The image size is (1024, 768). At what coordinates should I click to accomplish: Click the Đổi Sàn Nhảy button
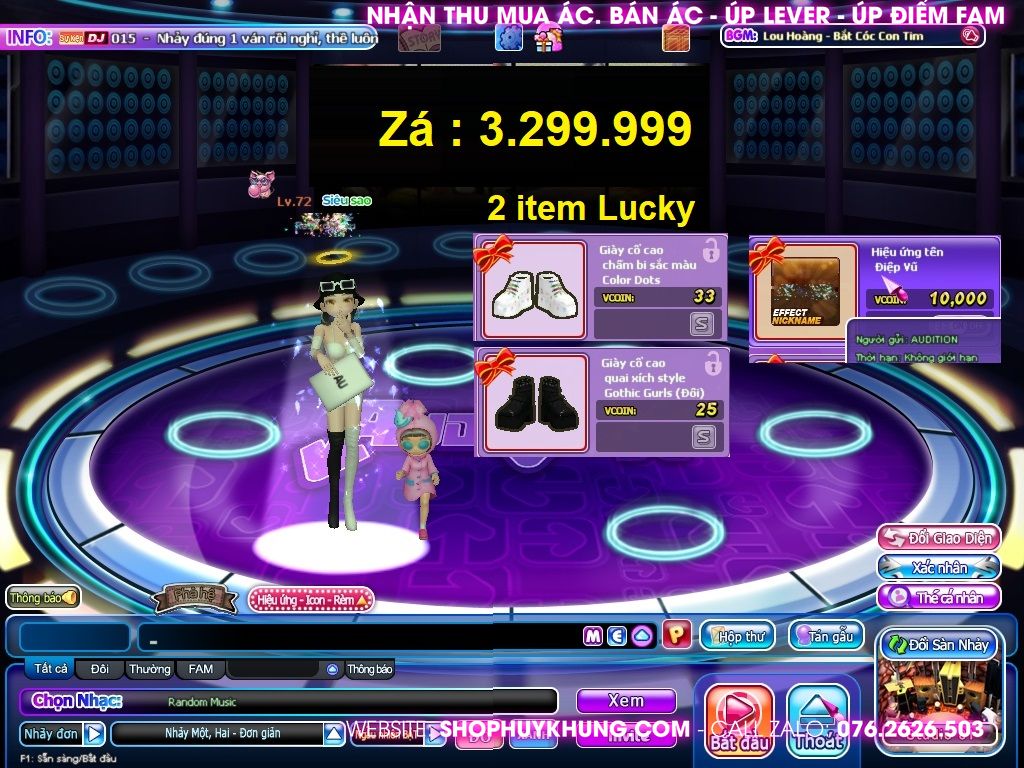937,645
